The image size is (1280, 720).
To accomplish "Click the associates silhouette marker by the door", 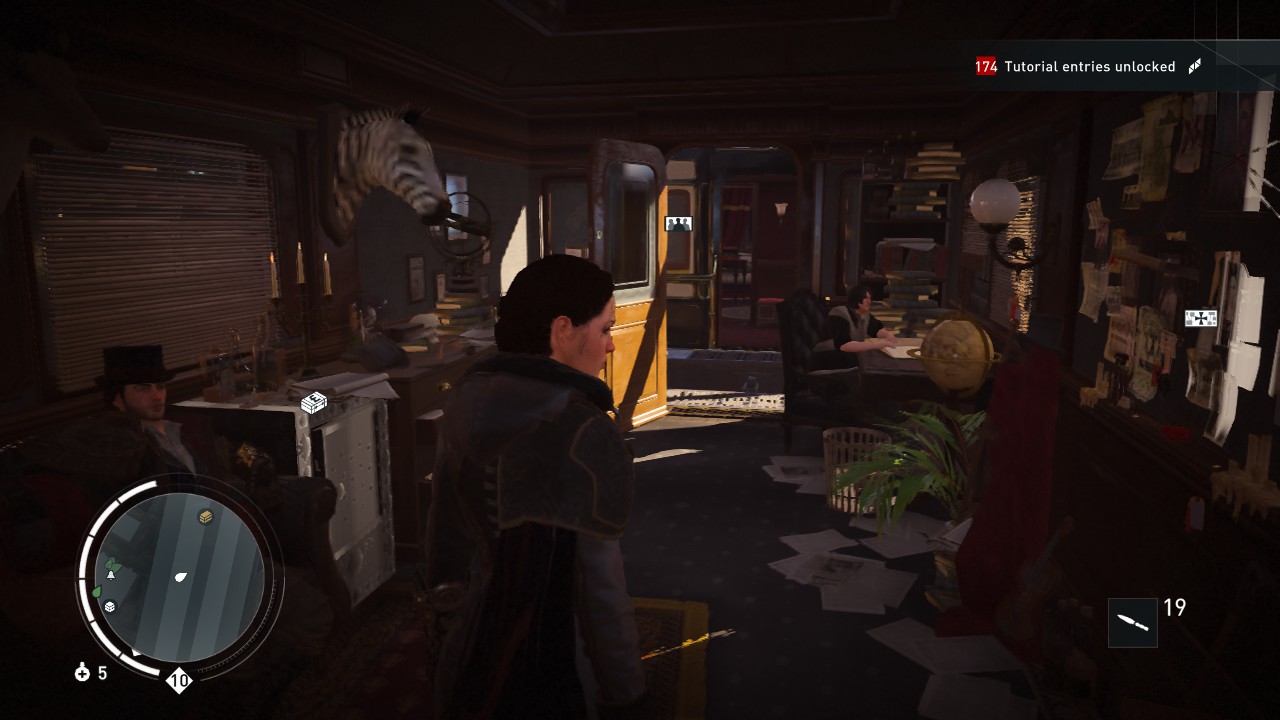I will point(679,223).
